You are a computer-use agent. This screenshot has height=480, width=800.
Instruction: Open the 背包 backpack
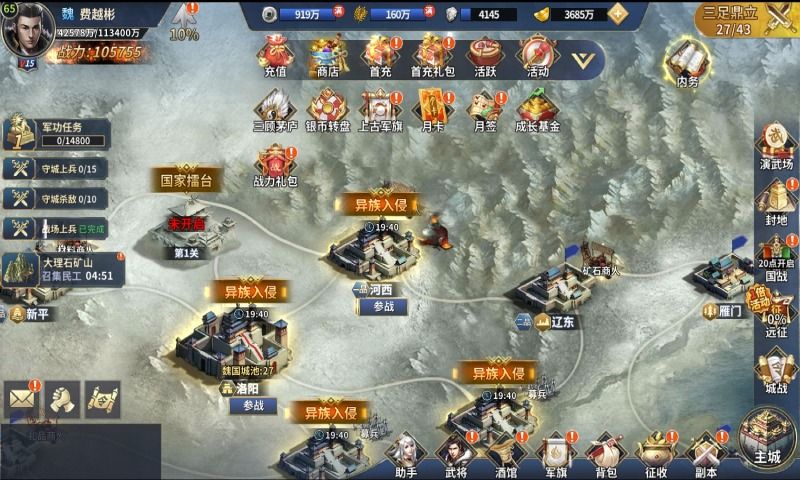click(606, 457)
